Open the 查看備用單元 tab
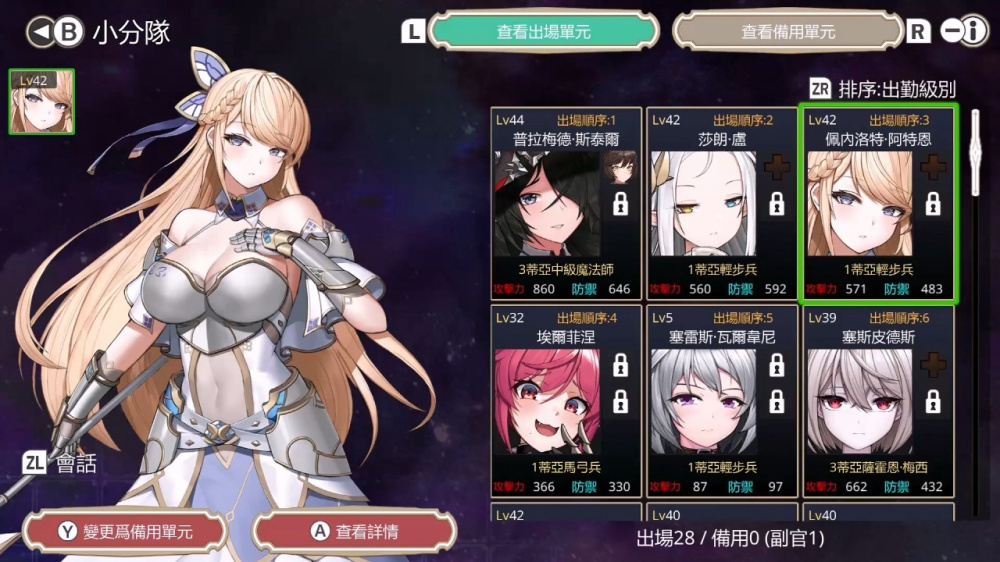The height and width of the screenshot is (562, 1000). 788,31
